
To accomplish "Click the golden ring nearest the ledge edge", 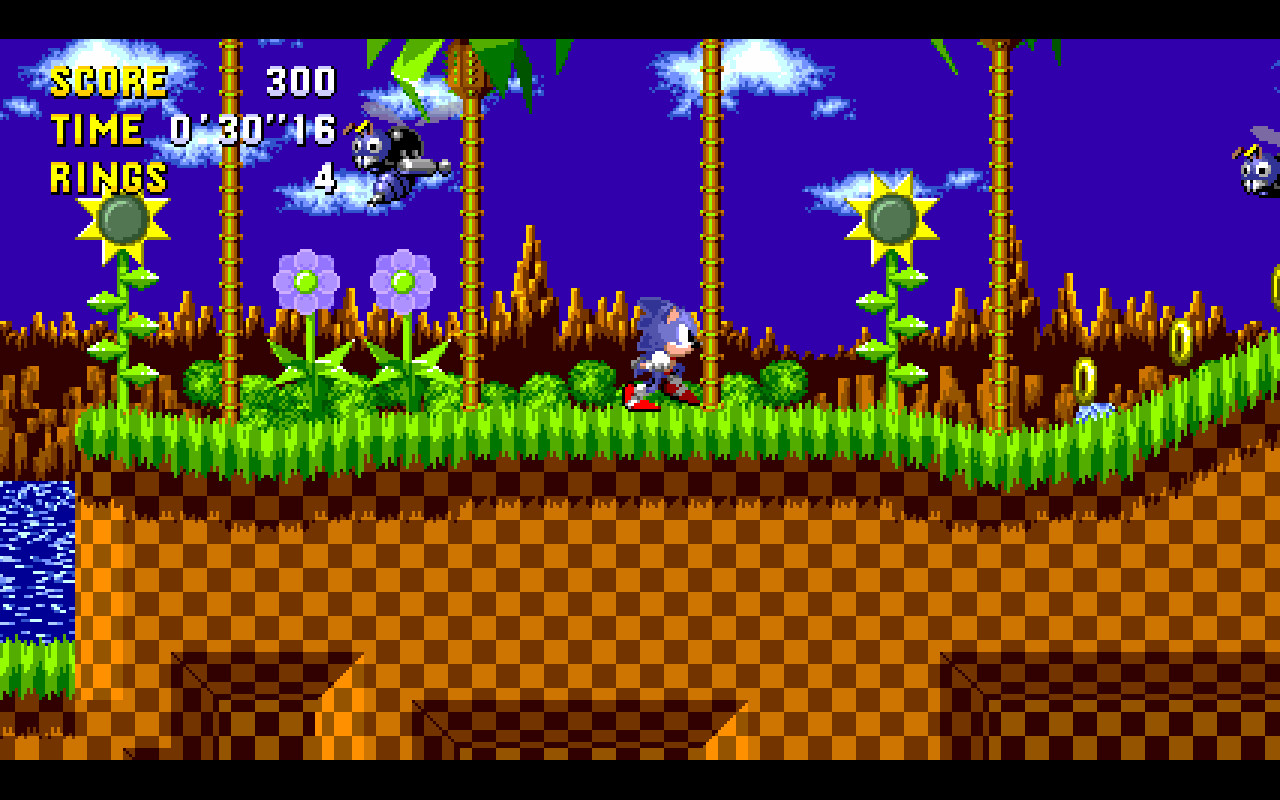I will click(1085, 377).
